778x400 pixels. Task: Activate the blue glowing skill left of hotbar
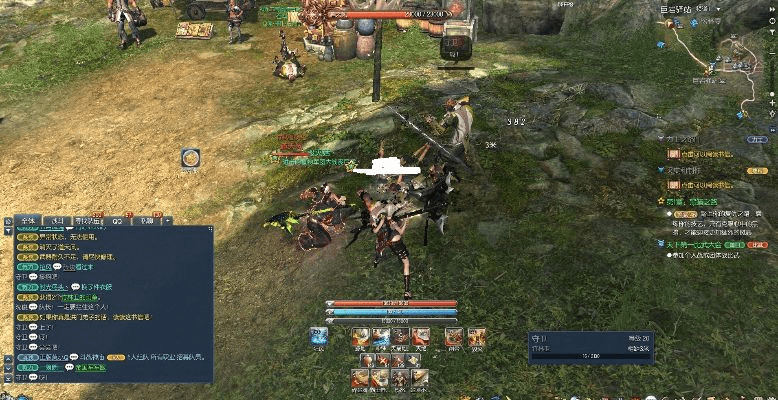click(319, 335)
